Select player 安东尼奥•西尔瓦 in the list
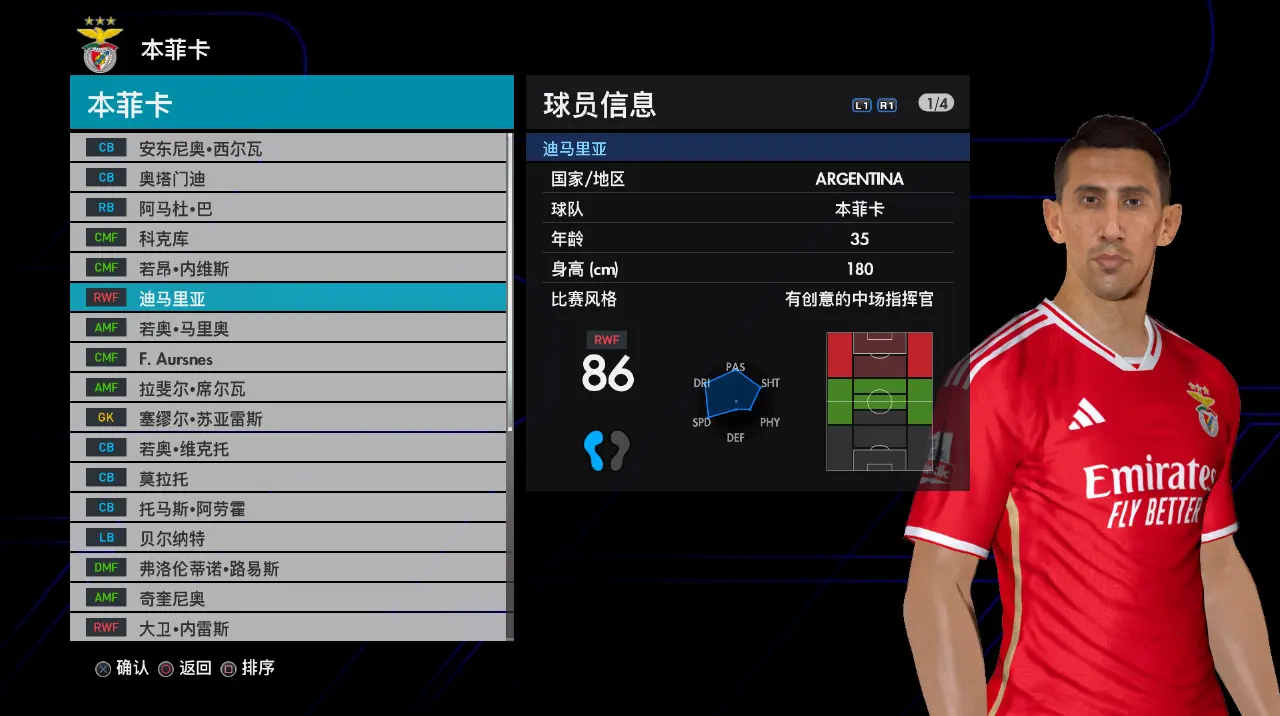The width and height of the screenshot is (1280, 716). pos(288,148)
